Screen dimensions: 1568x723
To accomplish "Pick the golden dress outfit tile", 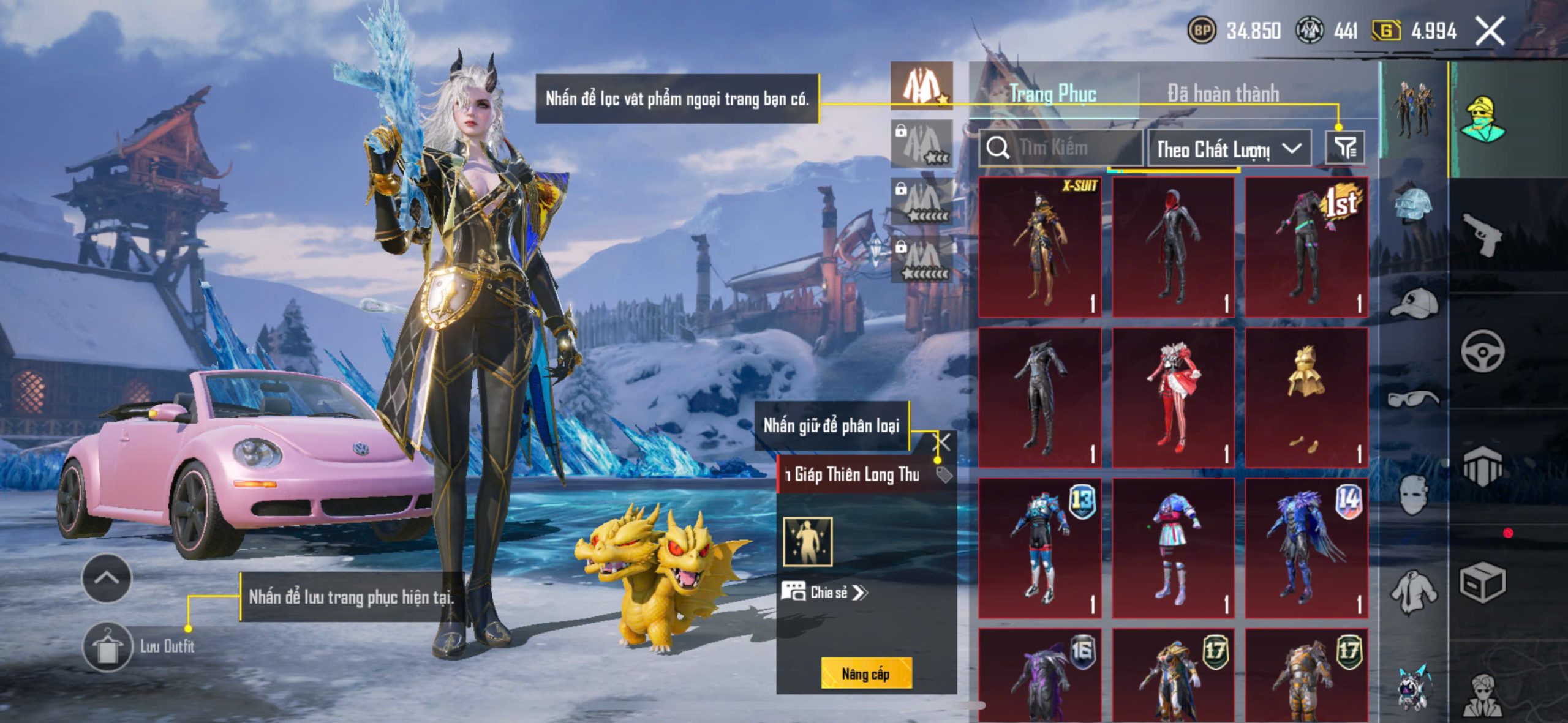I will point(1306,397).
